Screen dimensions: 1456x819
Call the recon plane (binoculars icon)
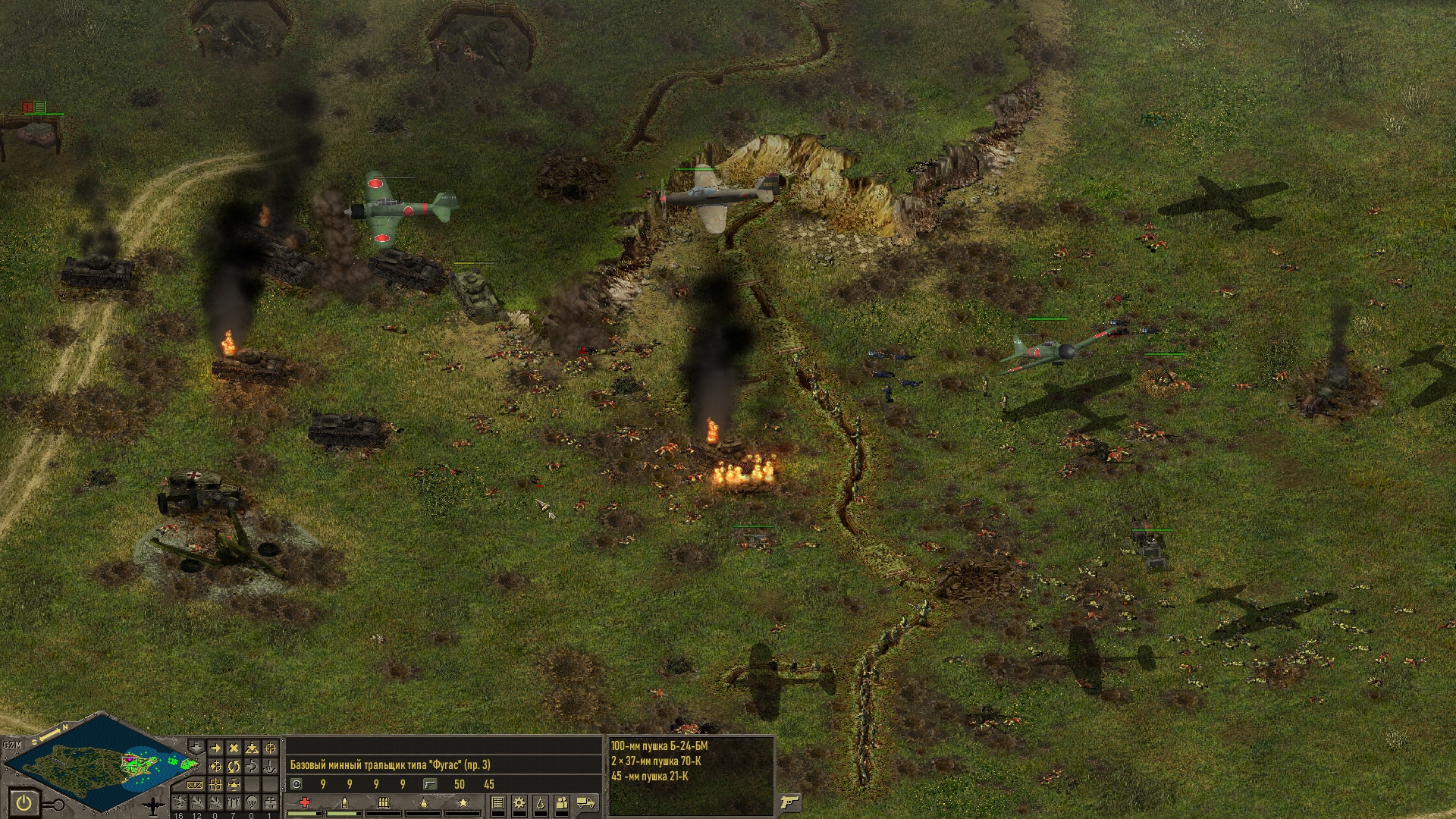[270, 802]
